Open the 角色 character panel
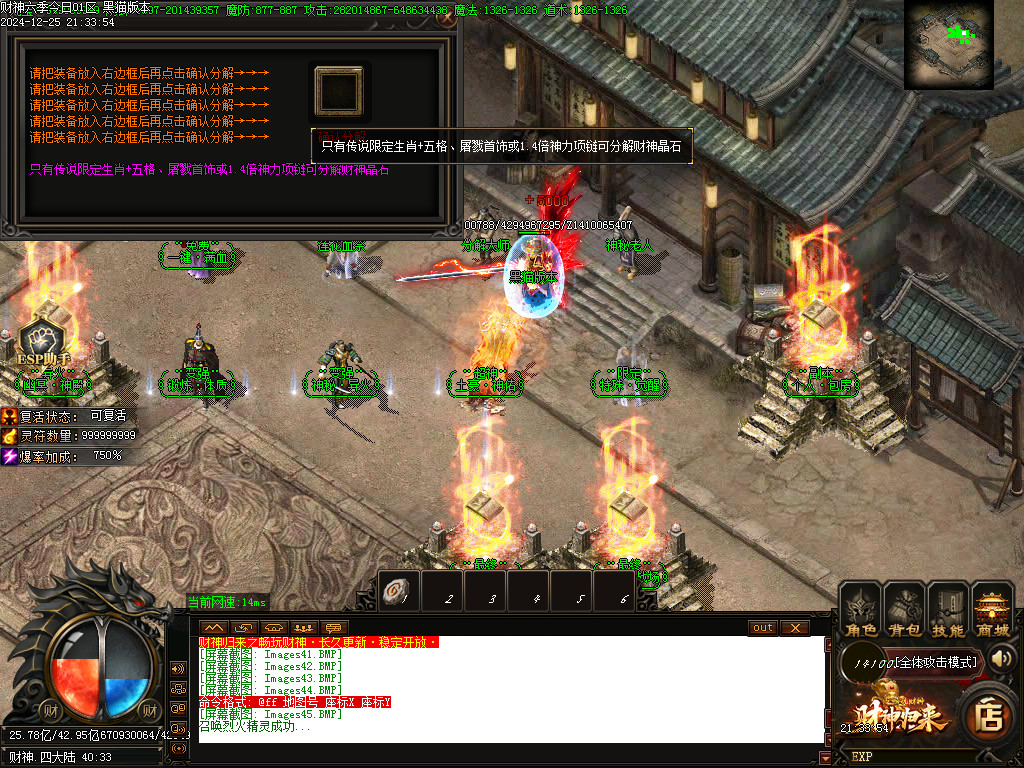The height and width of the screenshot is (768, 1024). coord(860,610)
